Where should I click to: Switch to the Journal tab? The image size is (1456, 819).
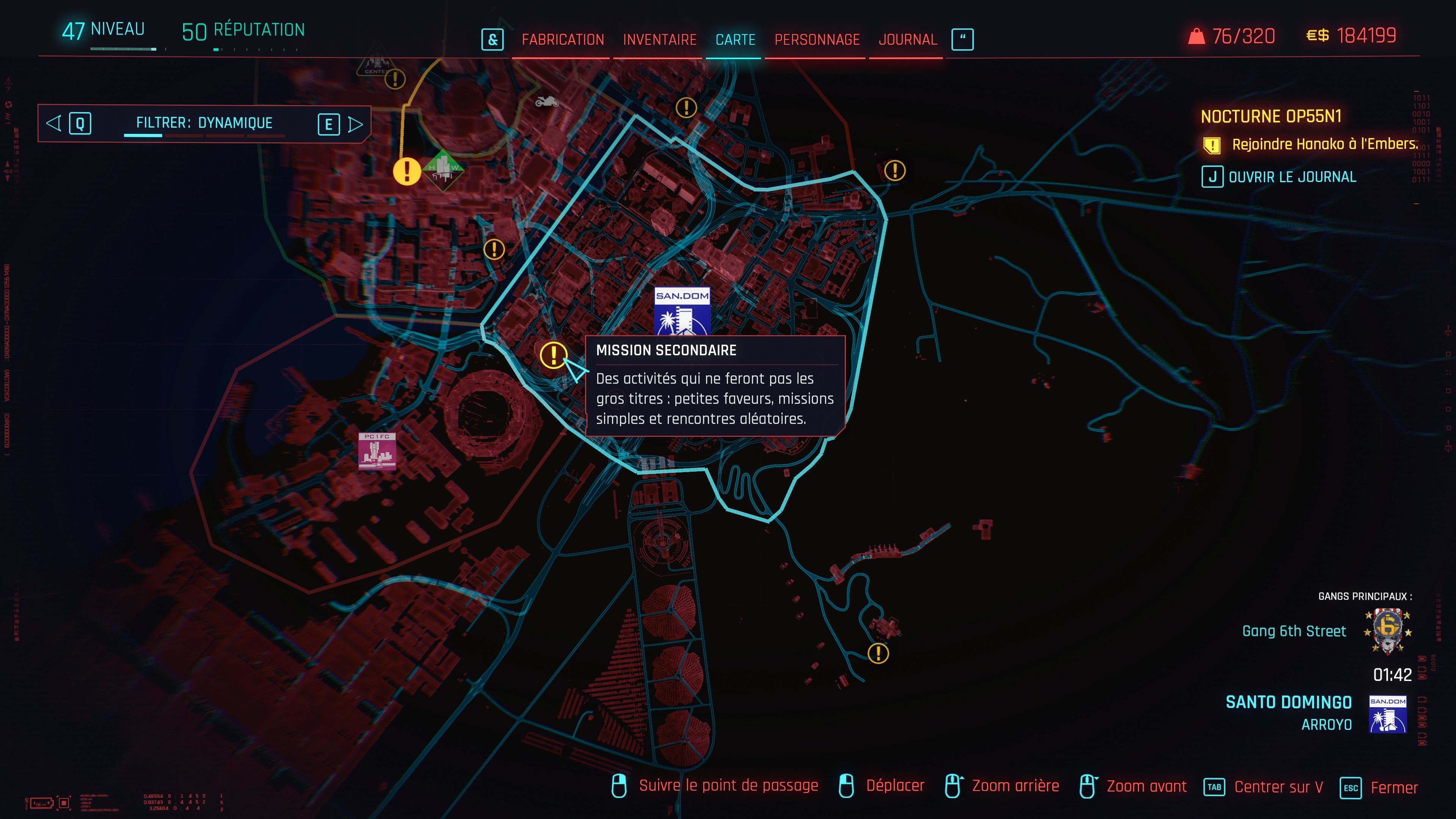click(x=907, y=39)
